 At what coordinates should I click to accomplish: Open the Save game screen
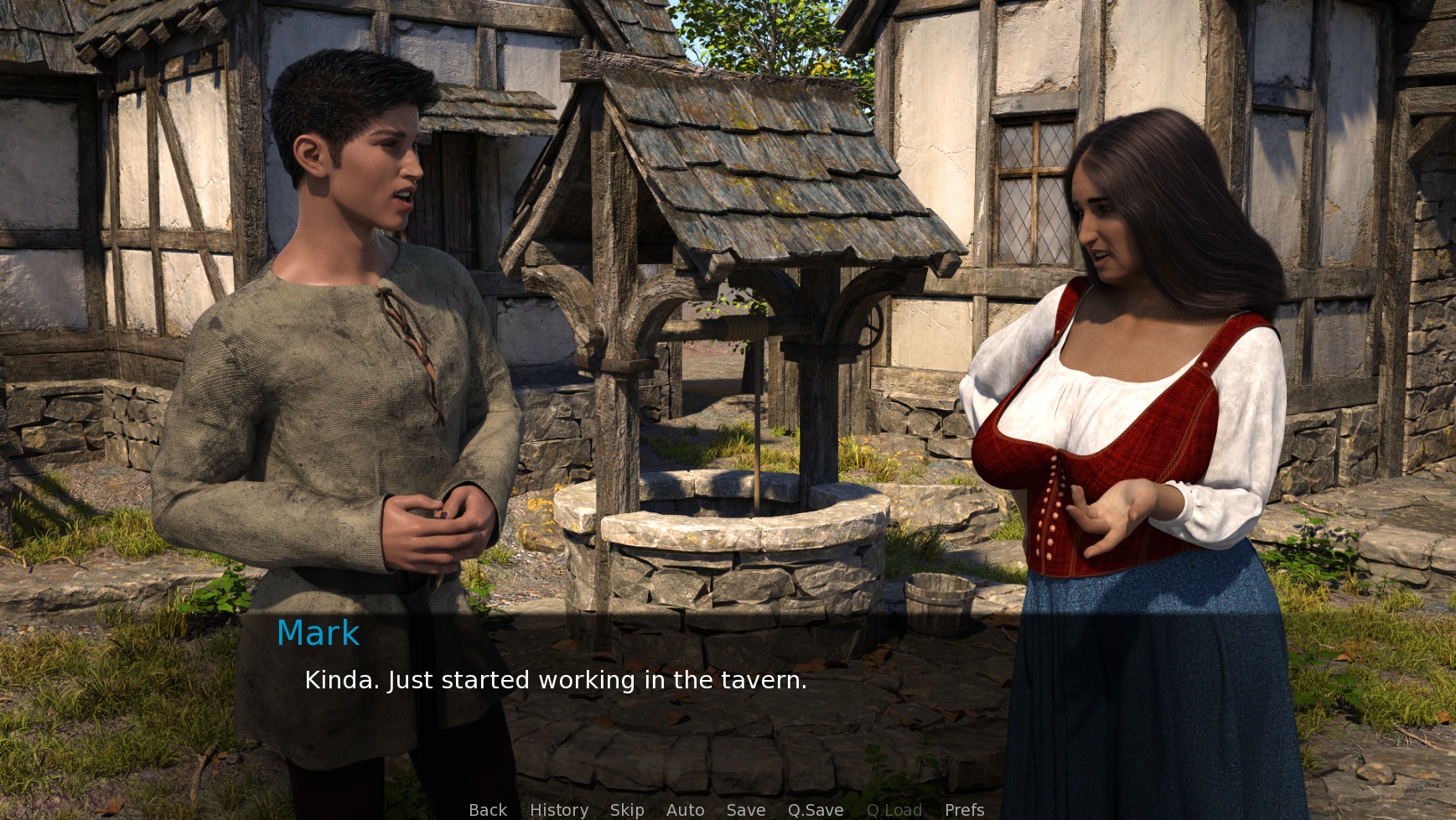(x=745, y=810)
